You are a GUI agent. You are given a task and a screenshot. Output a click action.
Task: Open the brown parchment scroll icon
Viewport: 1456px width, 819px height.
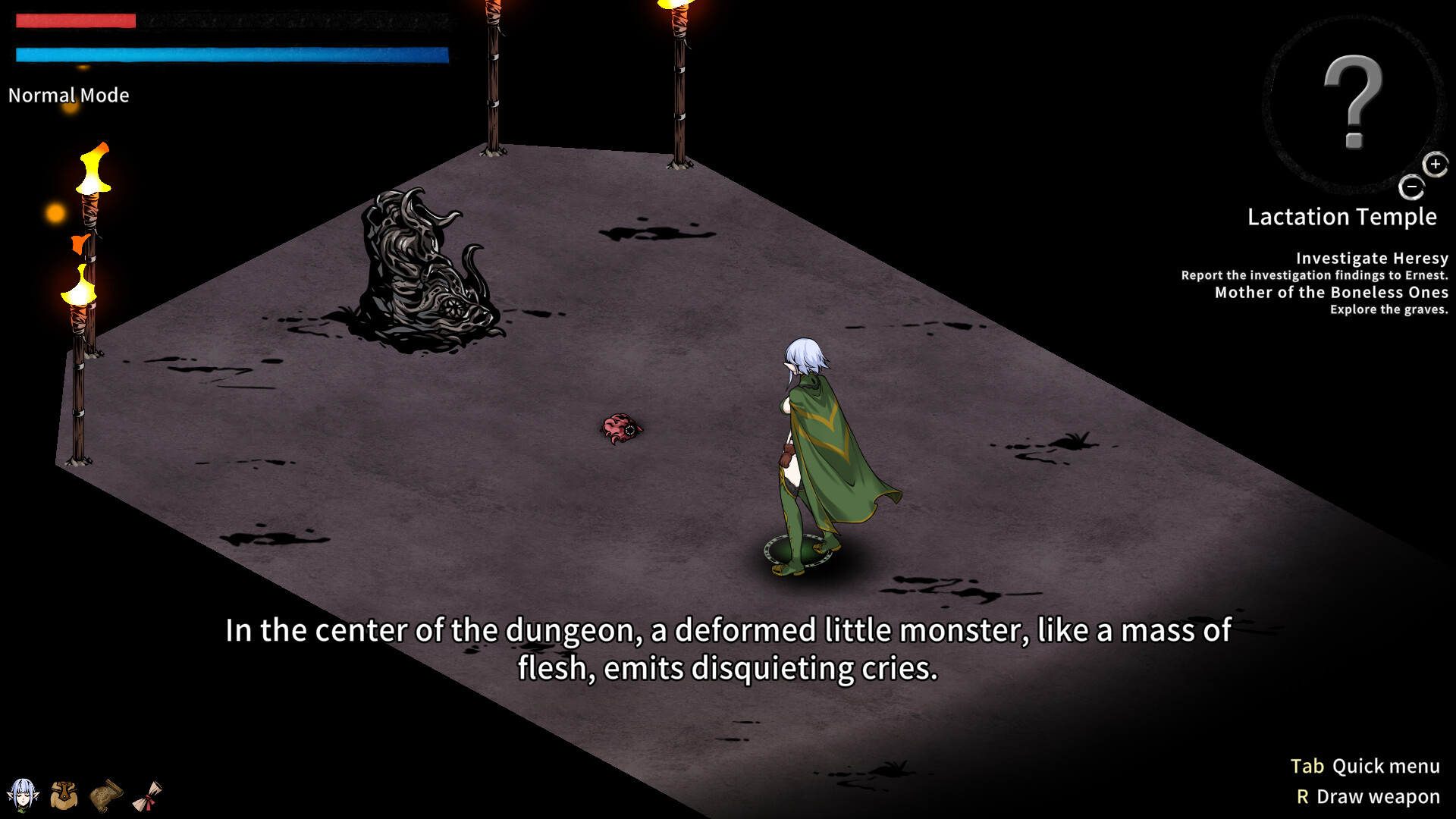[x=106, y=795]
